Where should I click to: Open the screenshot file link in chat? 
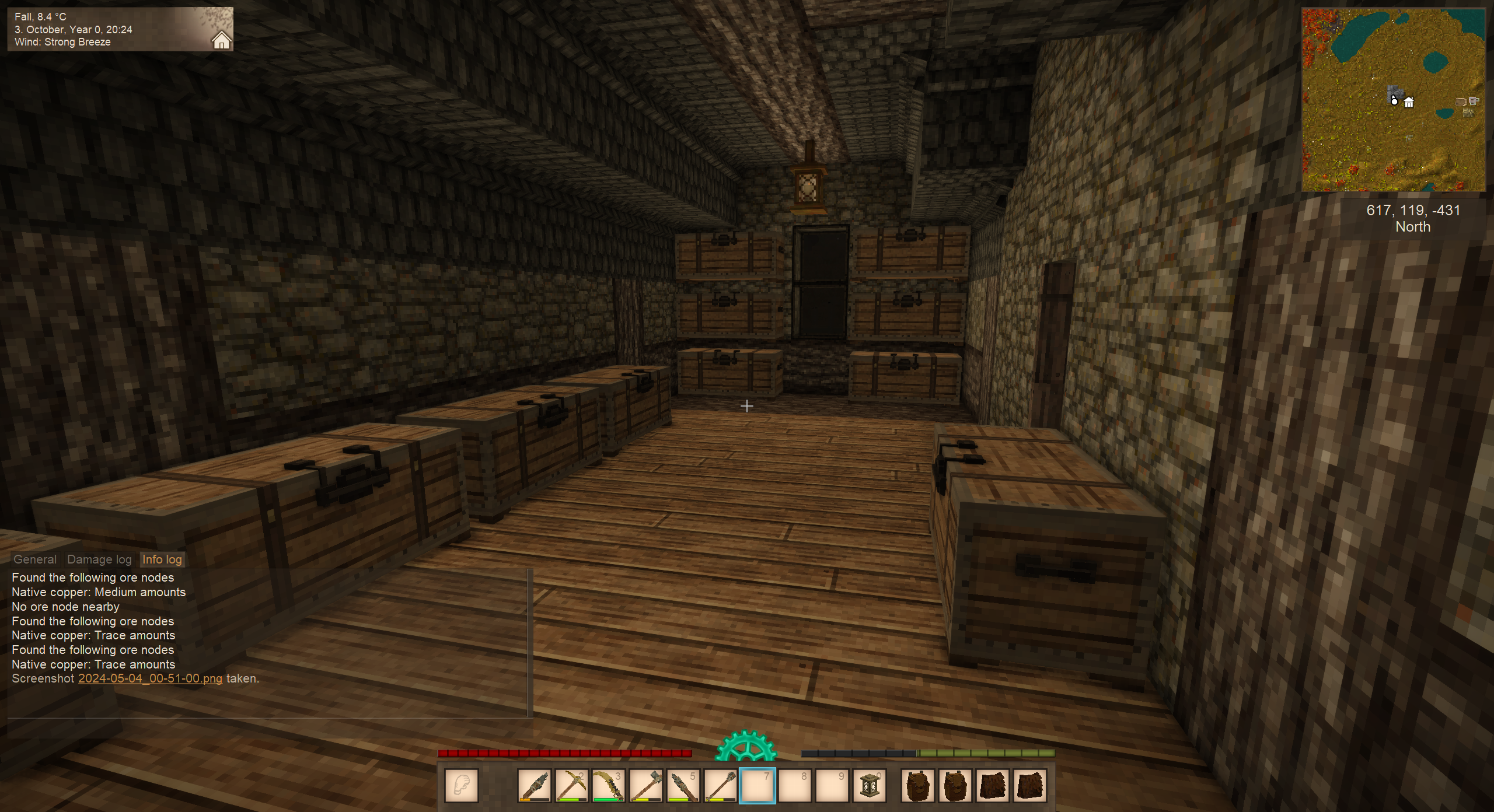(150, 678)
